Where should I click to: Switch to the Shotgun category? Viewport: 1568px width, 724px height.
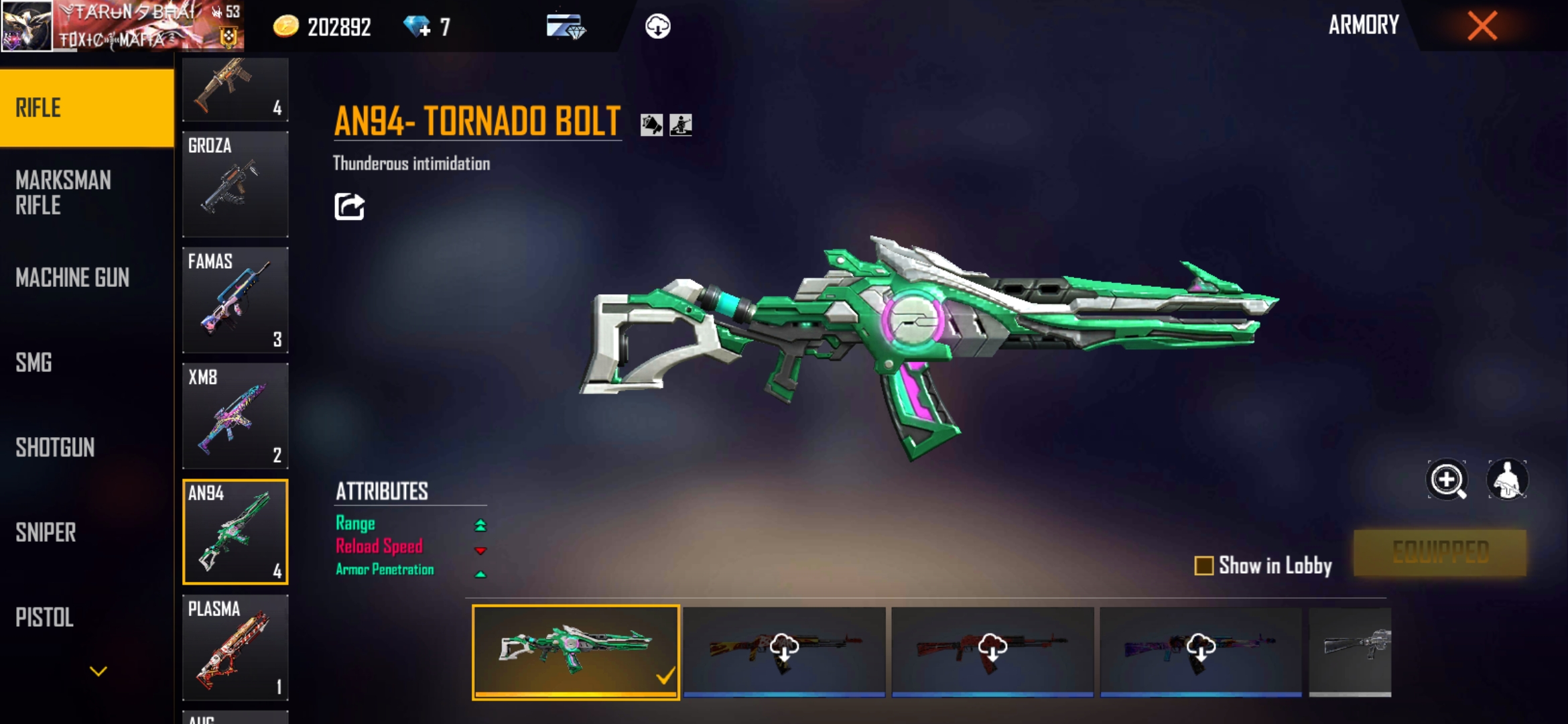(55, 448)
